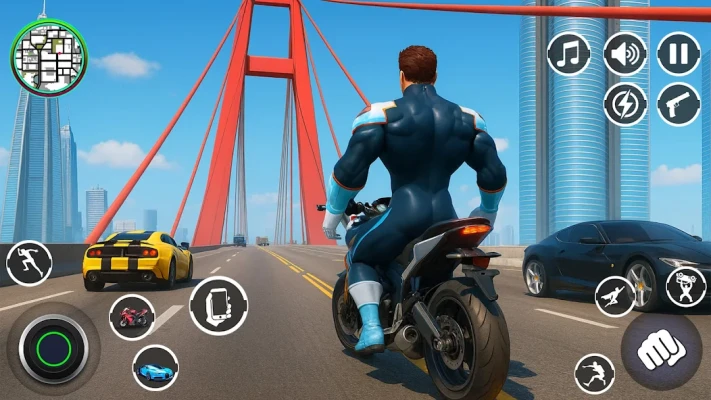Select the pistol weapon button
Screen dimensions: 711x400
pos(678,104)
